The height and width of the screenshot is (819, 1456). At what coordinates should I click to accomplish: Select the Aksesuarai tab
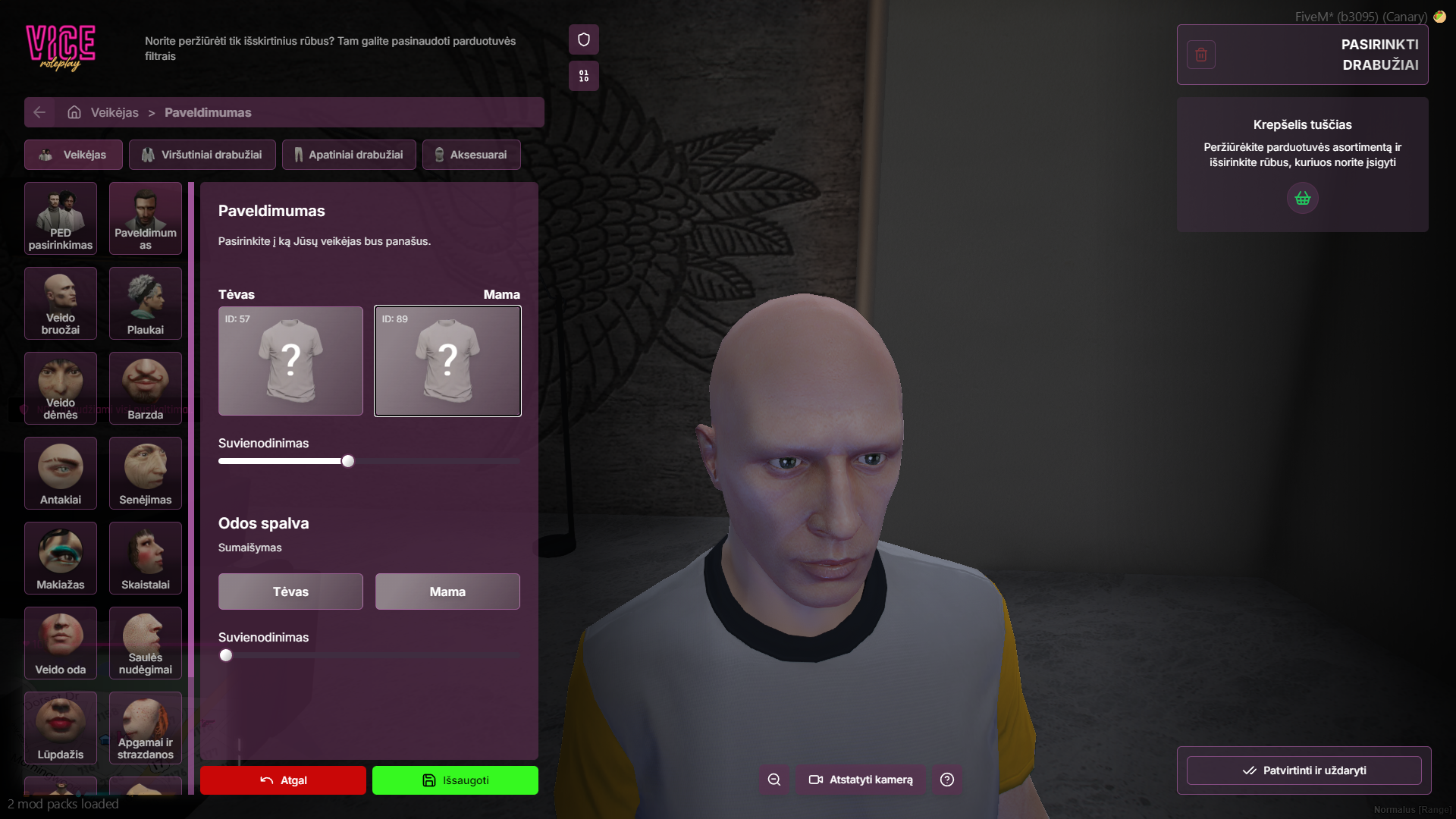tap(471, 155)
